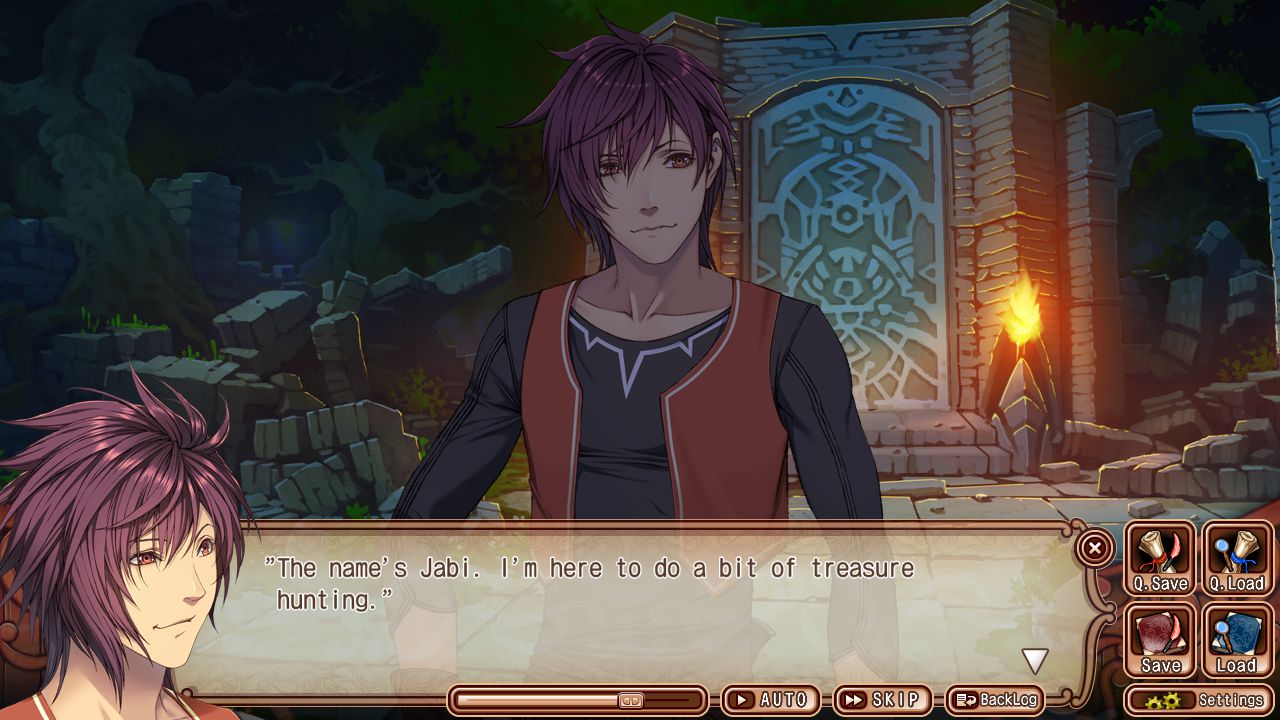Hide the dialogue box with X button
Image resolution: width=1280 pixels, height=720 pixels.
[1095, 548]
